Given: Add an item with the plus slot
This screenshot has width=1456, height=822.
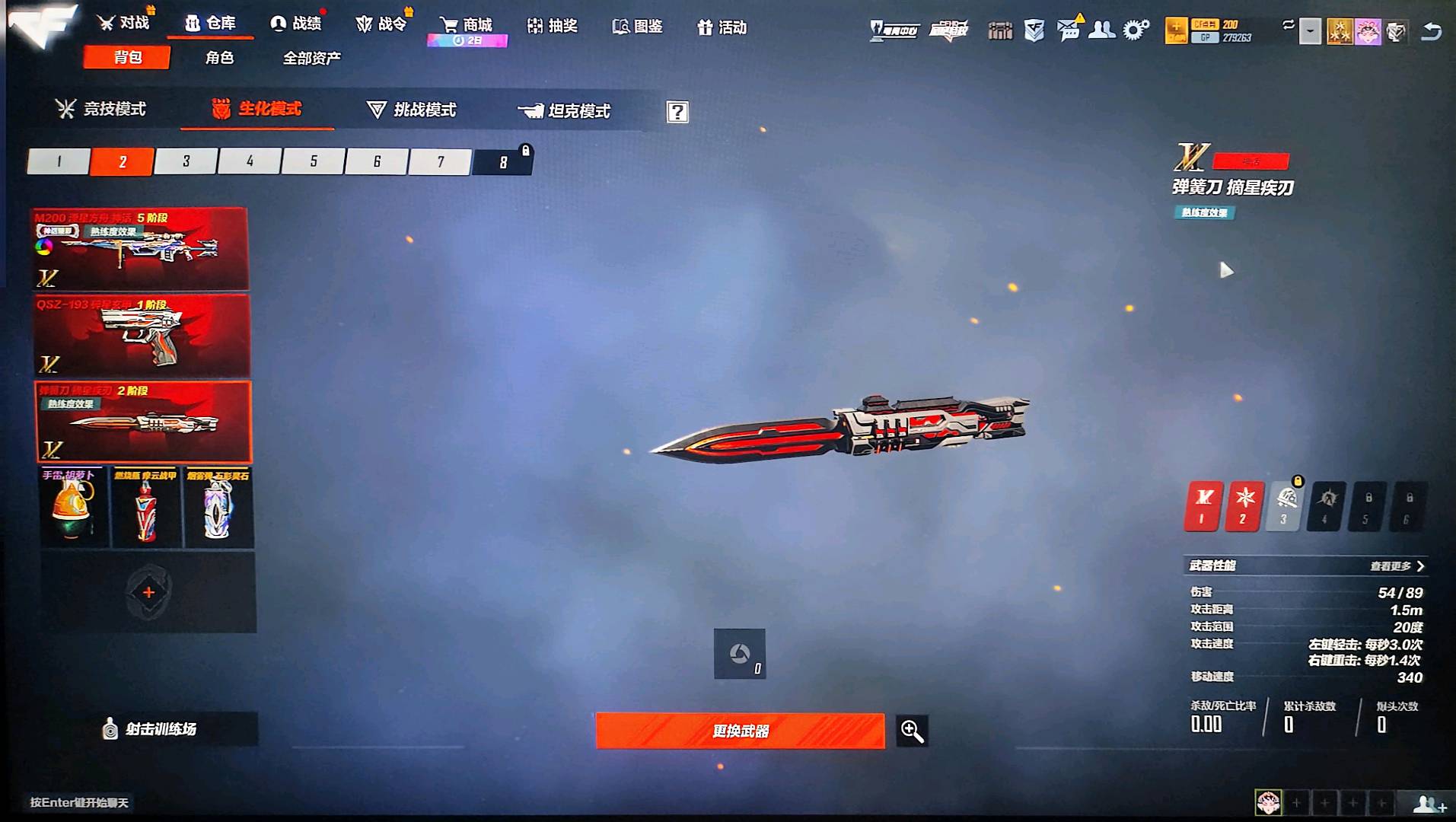Looking at the screenshot, I should point(148,592).
